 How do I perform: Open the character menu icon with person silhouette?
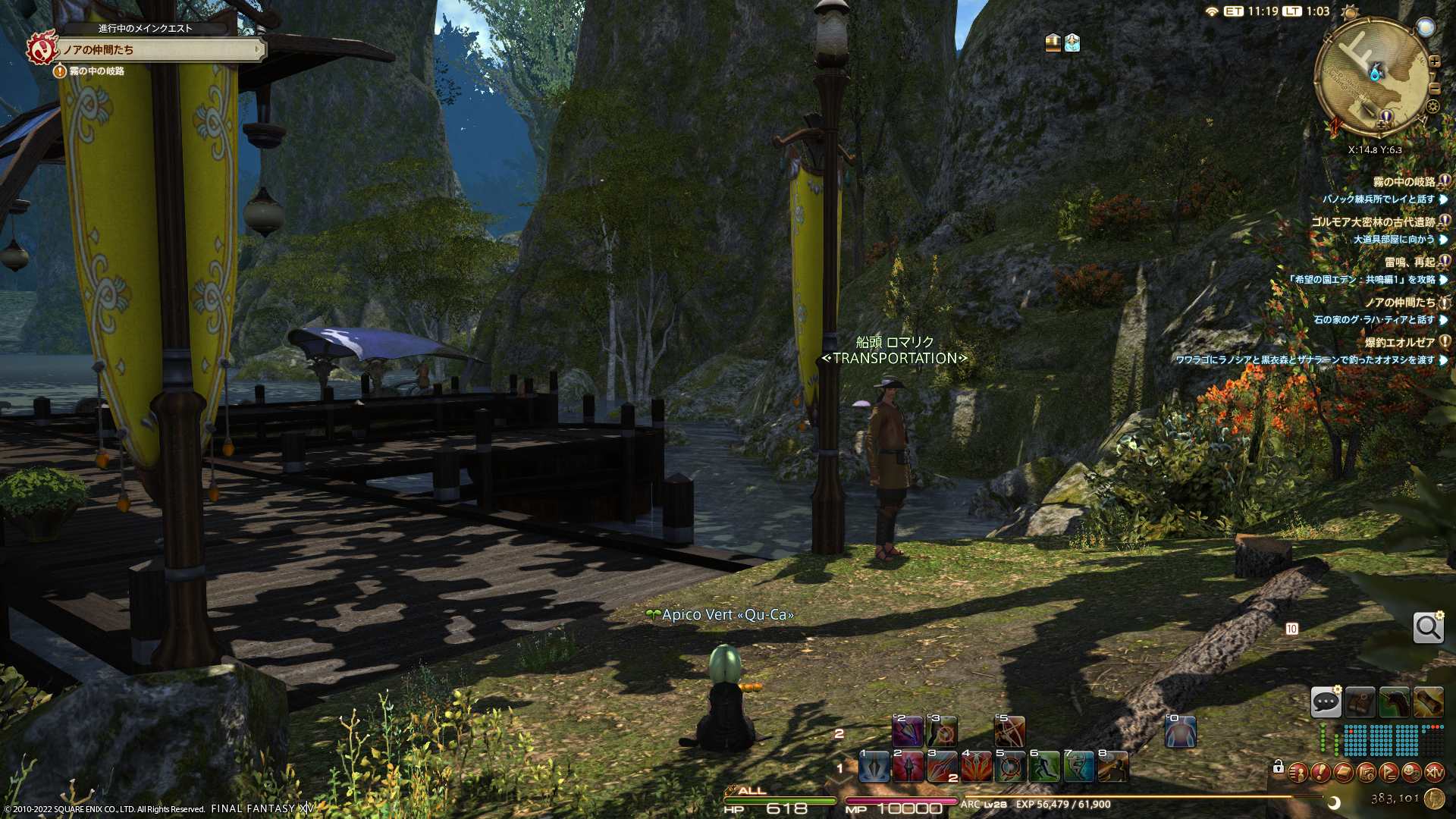[x=1298, y=773]
